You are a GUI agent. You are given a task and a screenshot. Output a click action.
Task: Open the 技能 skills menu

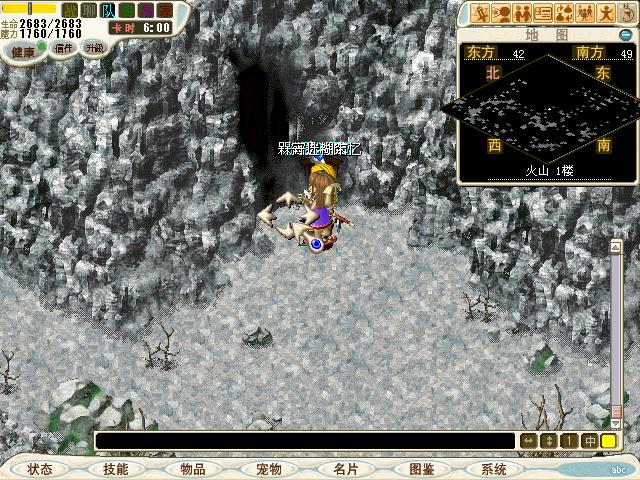coord(116,469)
